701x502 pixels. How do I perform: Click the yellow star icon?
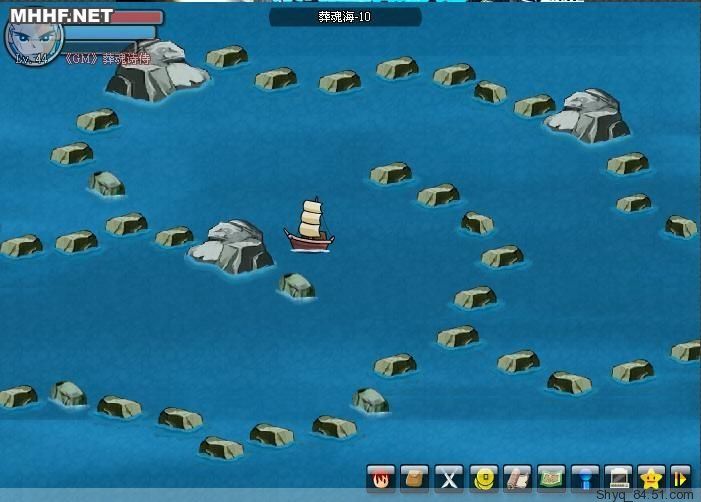(x=652, y=477)
